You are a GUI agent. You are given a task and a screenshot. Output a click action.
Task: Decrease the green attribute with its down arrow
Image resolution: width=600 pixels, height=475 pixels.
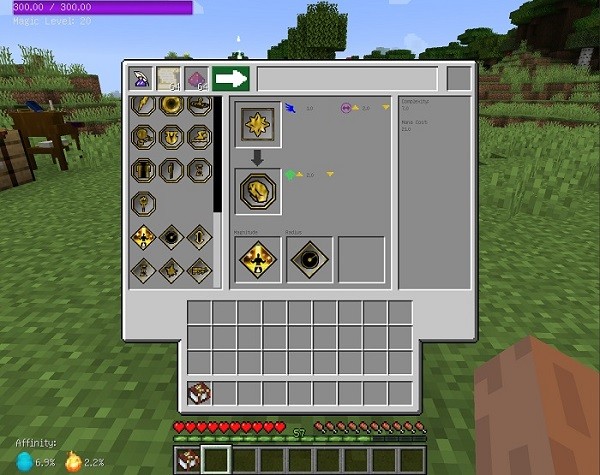click(x=329, y=175)
